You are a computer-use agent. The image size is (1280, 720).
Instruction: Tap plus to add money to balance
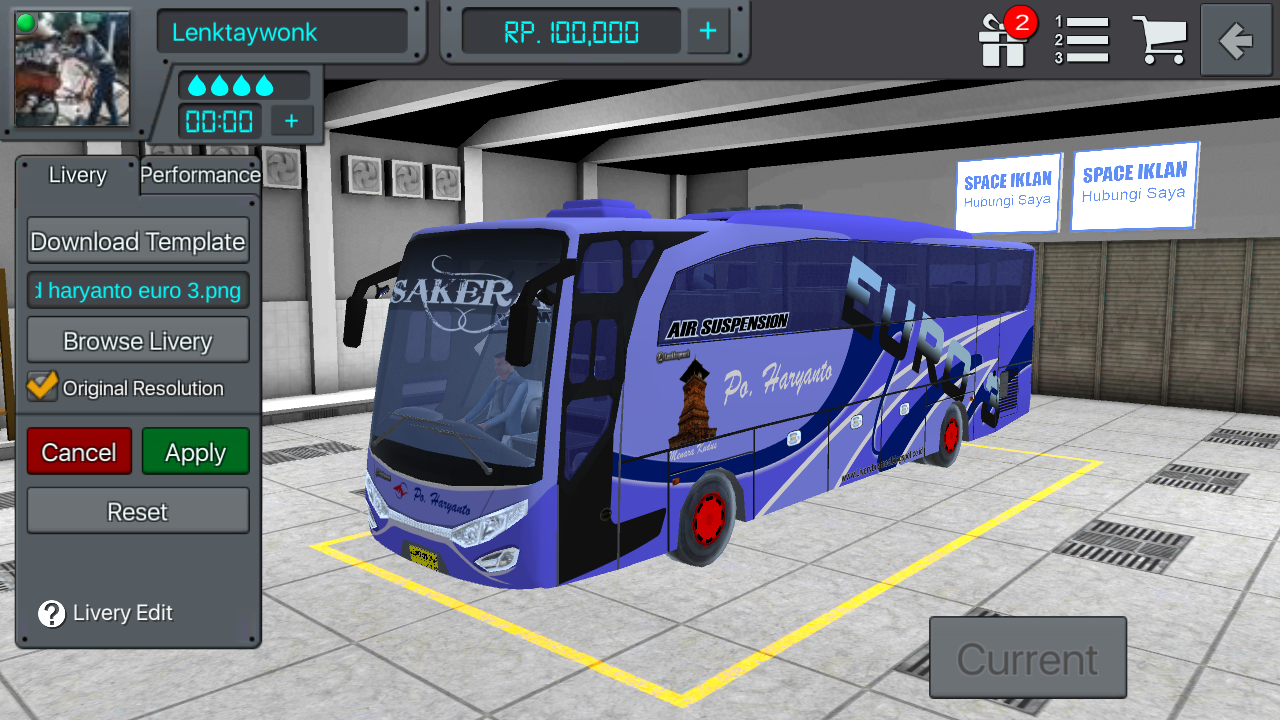pyautogui.click(x=708, y=31)
